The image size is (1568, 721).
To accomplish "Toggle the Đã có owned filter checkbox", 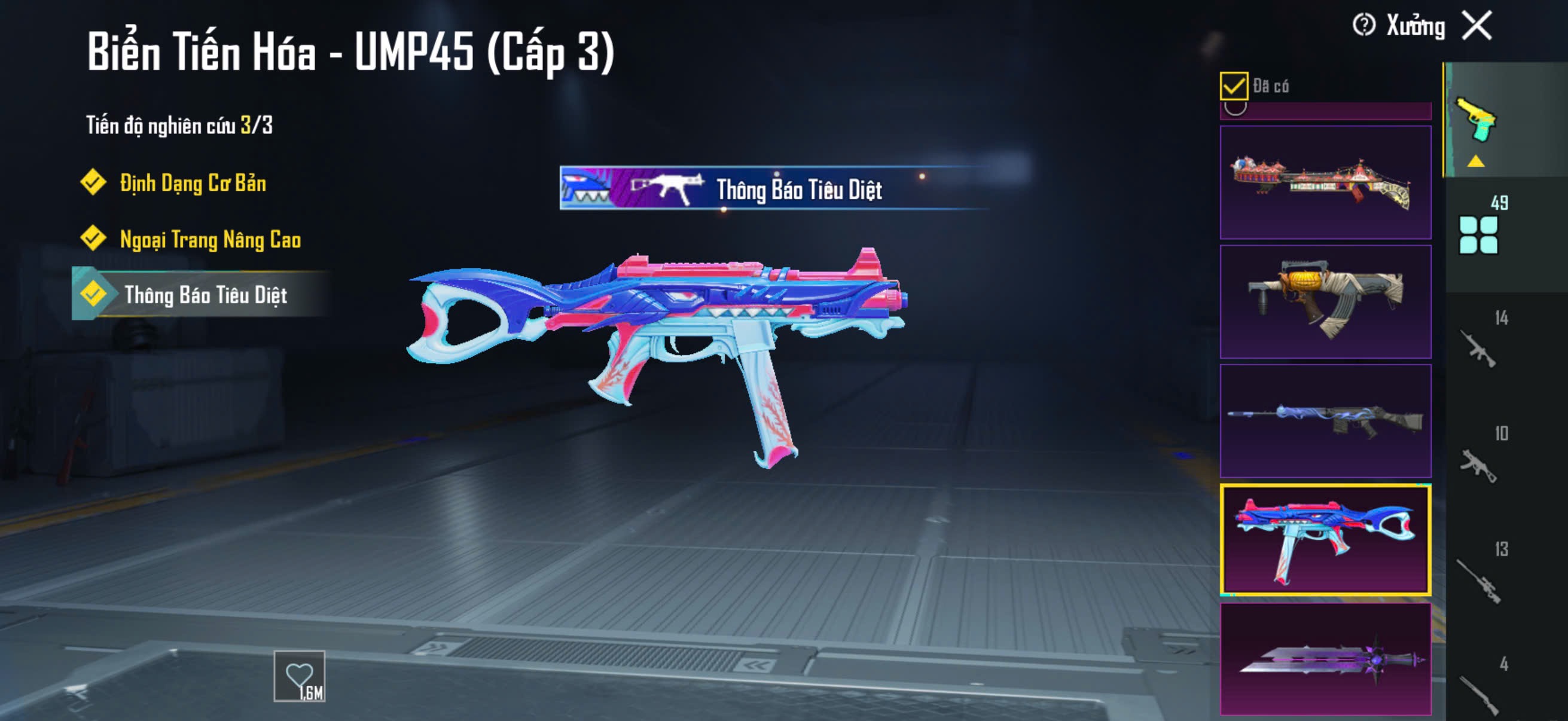I will 1233,85.
